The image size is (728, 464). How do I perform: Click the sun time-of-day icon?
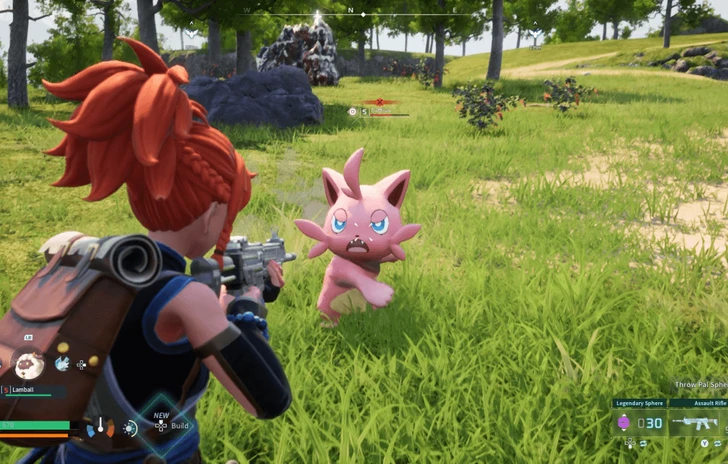pyautogui.click(x=130, y=428)
